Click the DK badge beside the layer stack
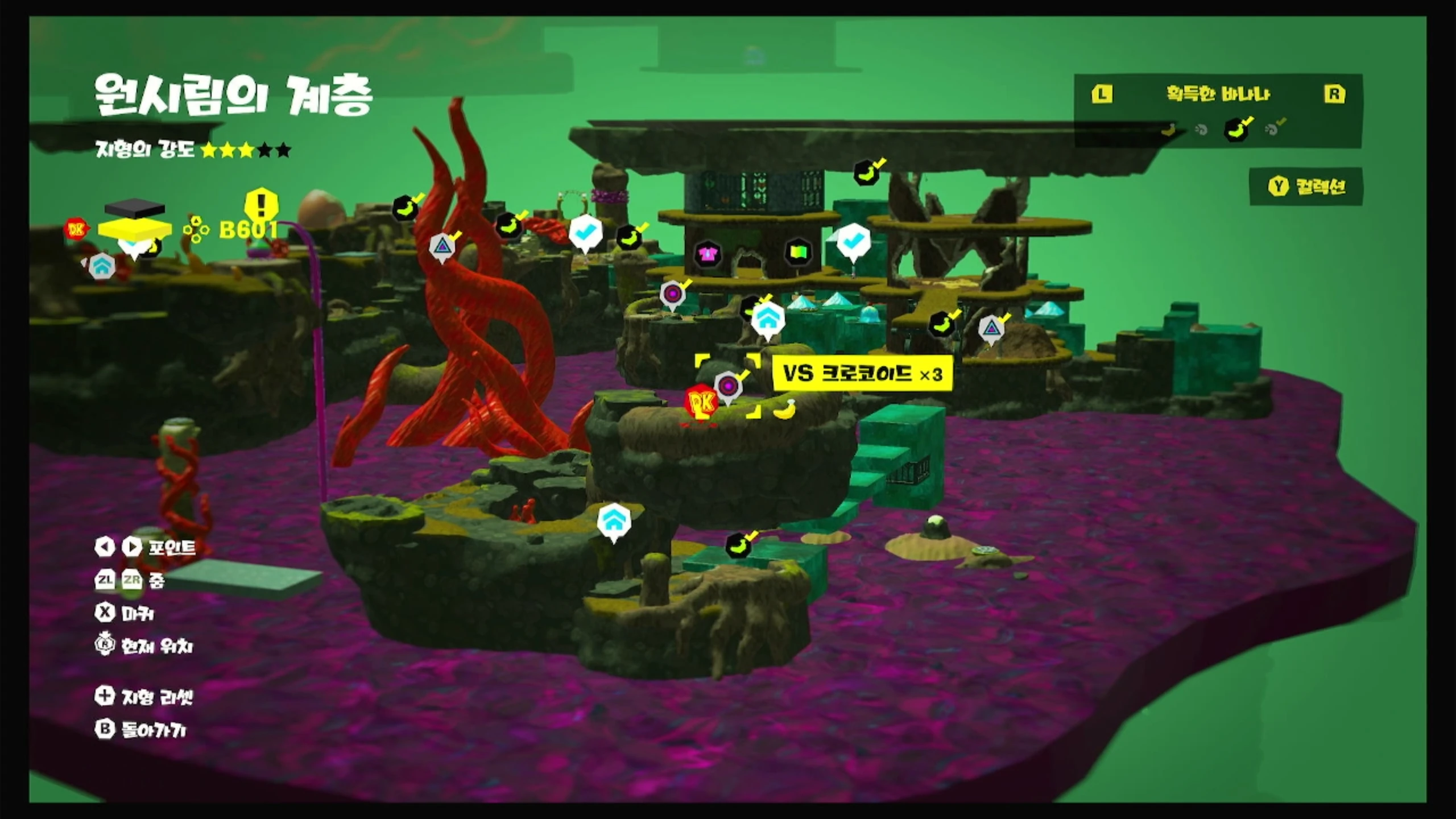Viewport: 1456px width, 819px height. [76, 229]
